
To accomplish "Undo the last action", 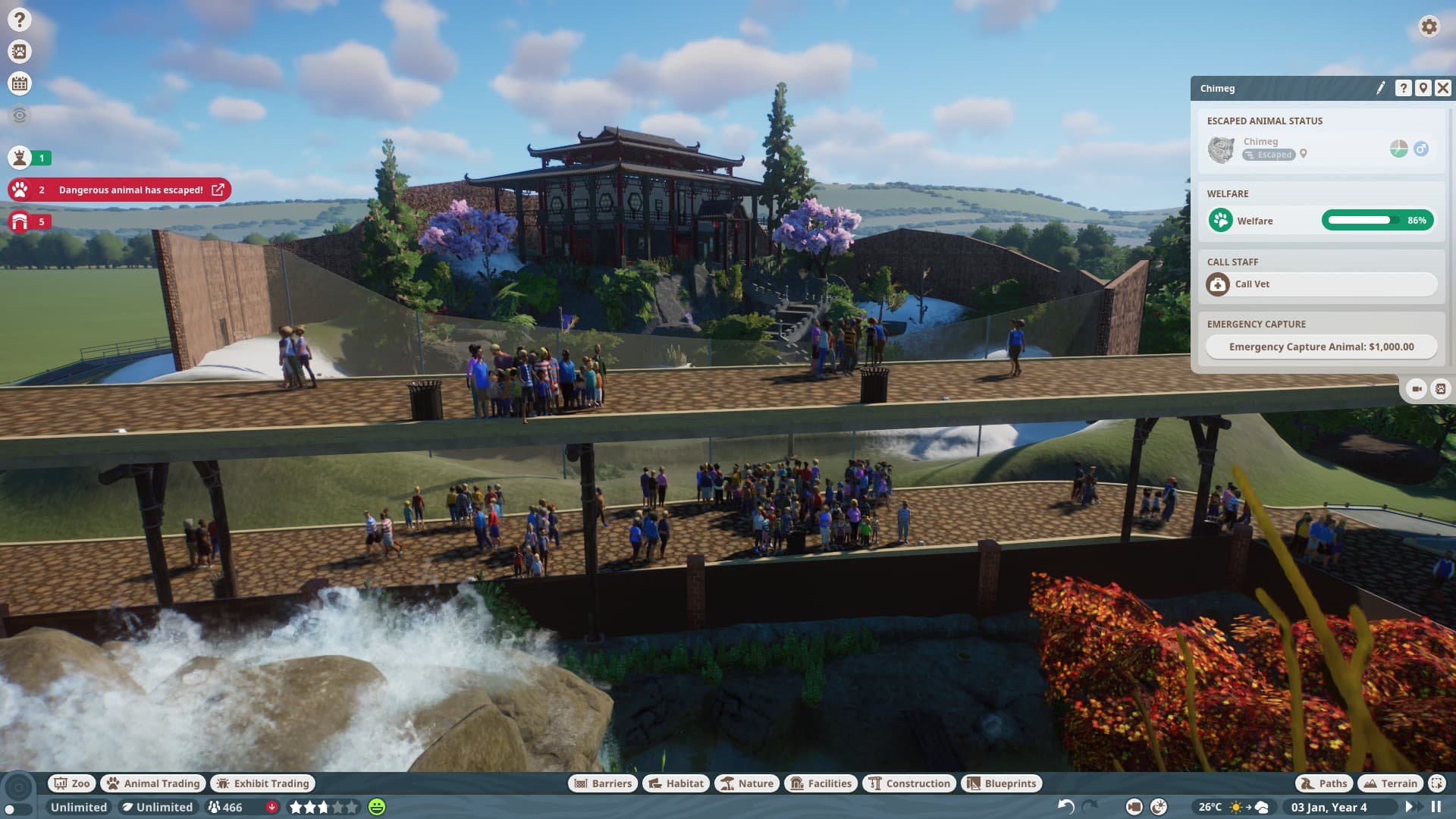I will (1065, 807).
